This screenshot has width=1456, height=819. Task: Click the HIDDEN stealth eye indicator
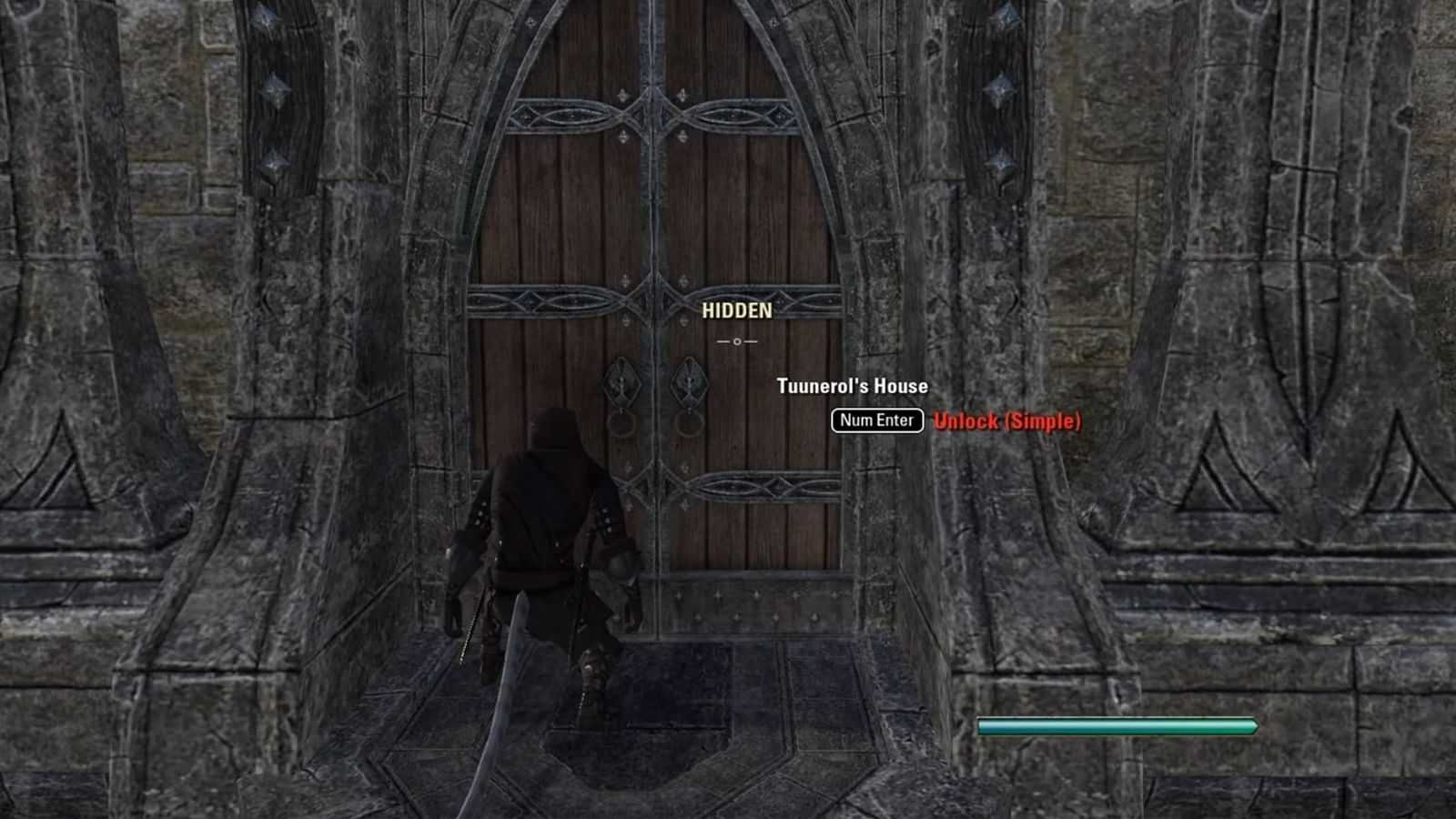click(x=737, y=310)
